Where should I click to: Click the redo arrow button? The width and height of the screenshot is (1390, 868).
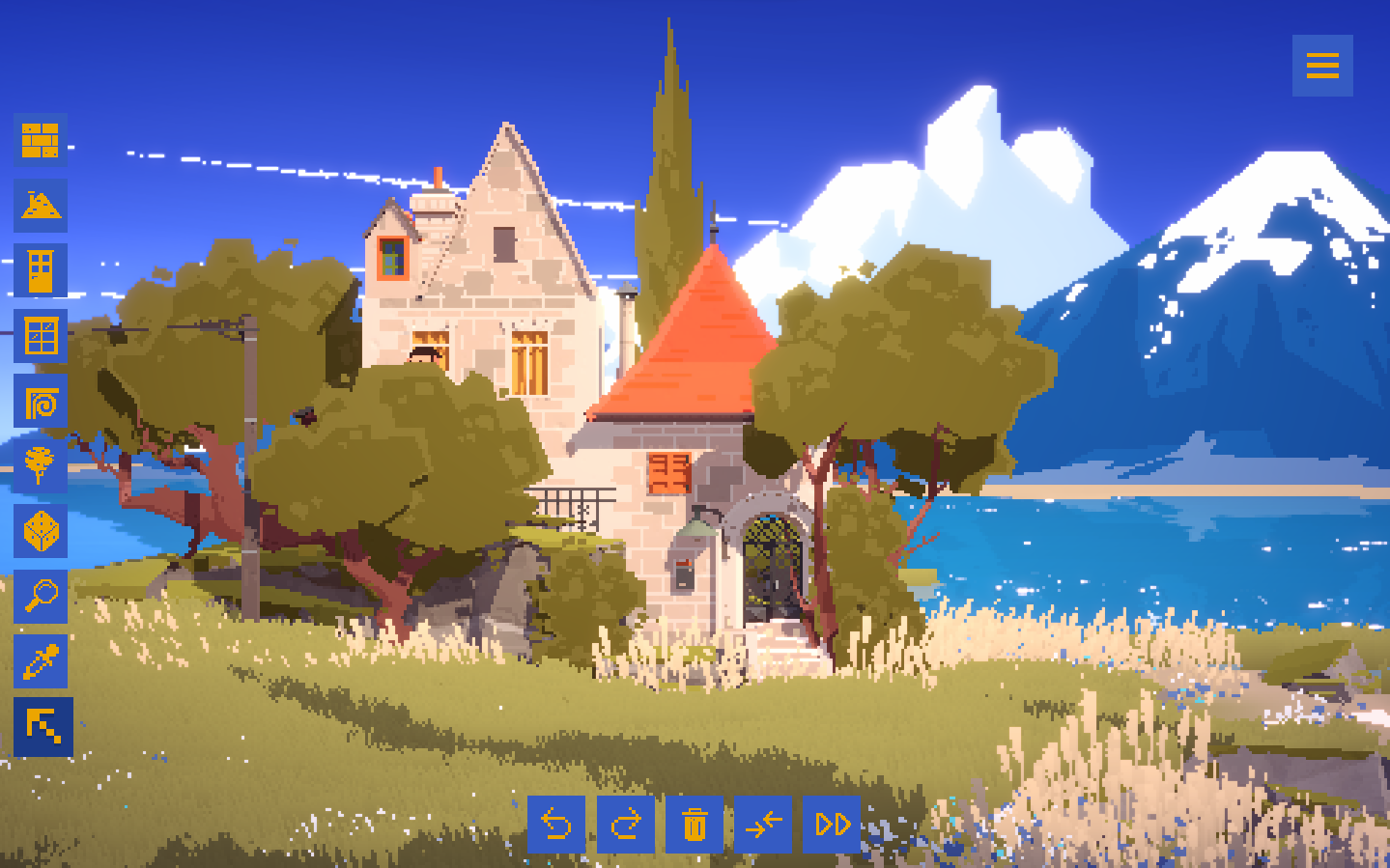[626, 826]
